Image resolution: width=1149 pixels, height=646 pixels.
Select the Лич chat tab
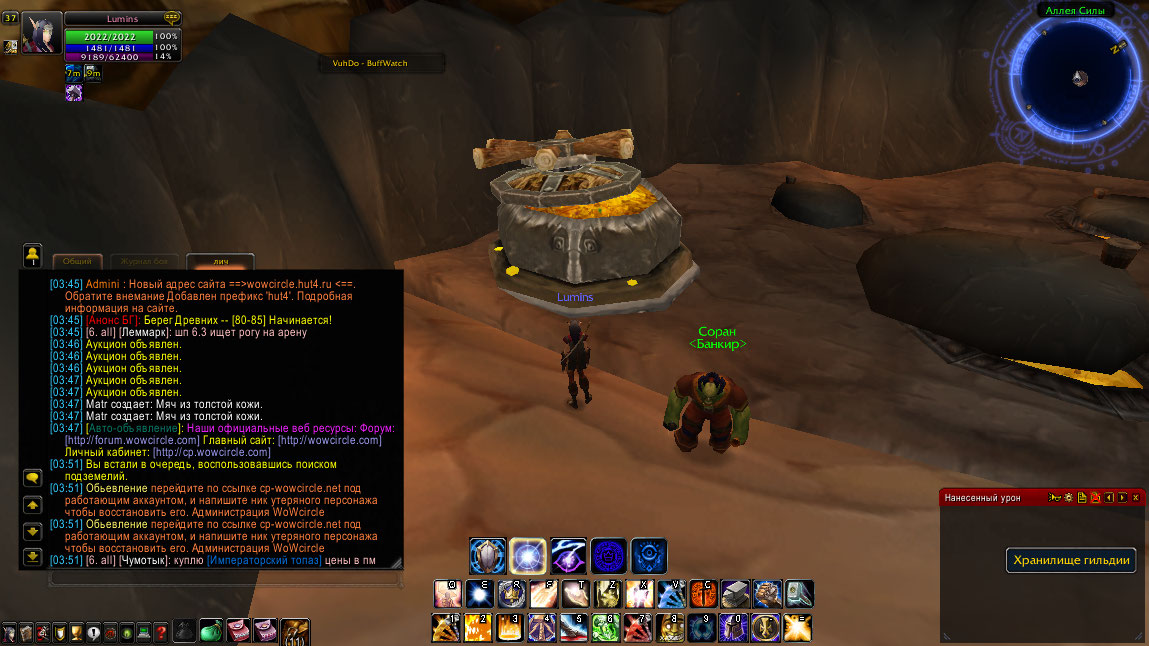pyautogui.click(x=220, y=262)
